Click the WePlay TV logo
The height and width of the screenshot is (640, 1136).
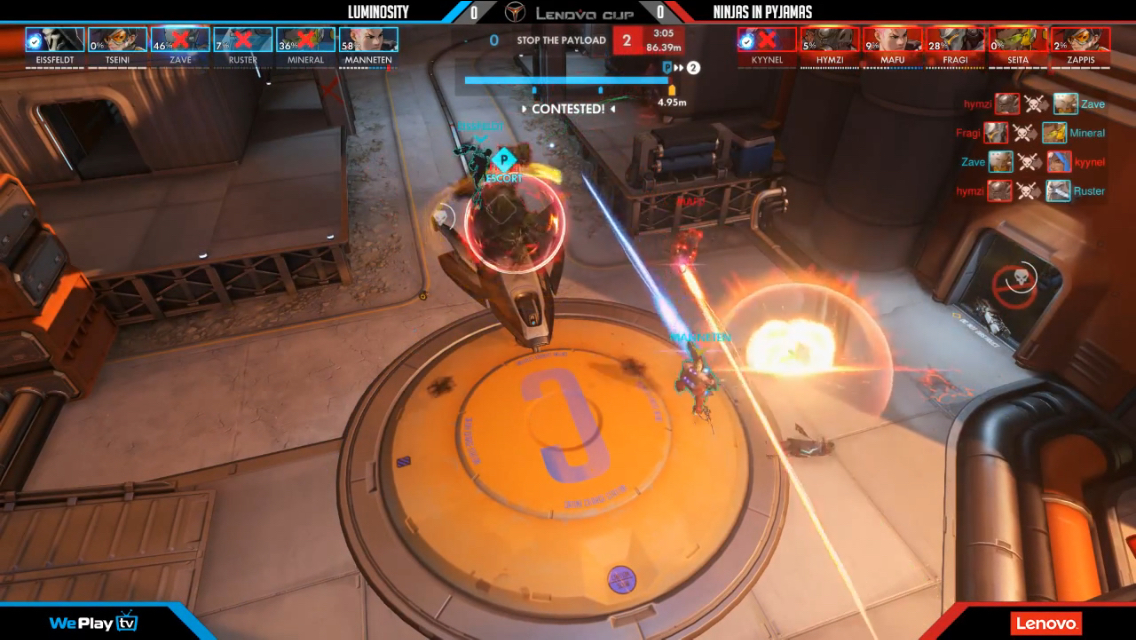pos(93,623)
